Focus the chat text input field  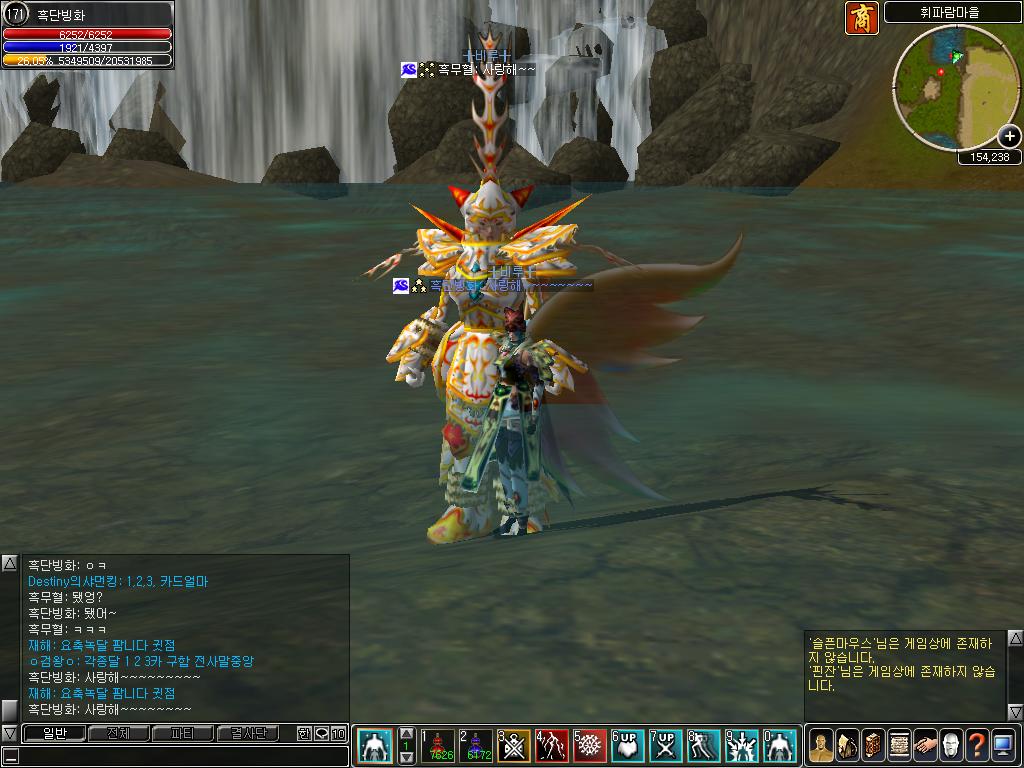(x=180, y=756)
